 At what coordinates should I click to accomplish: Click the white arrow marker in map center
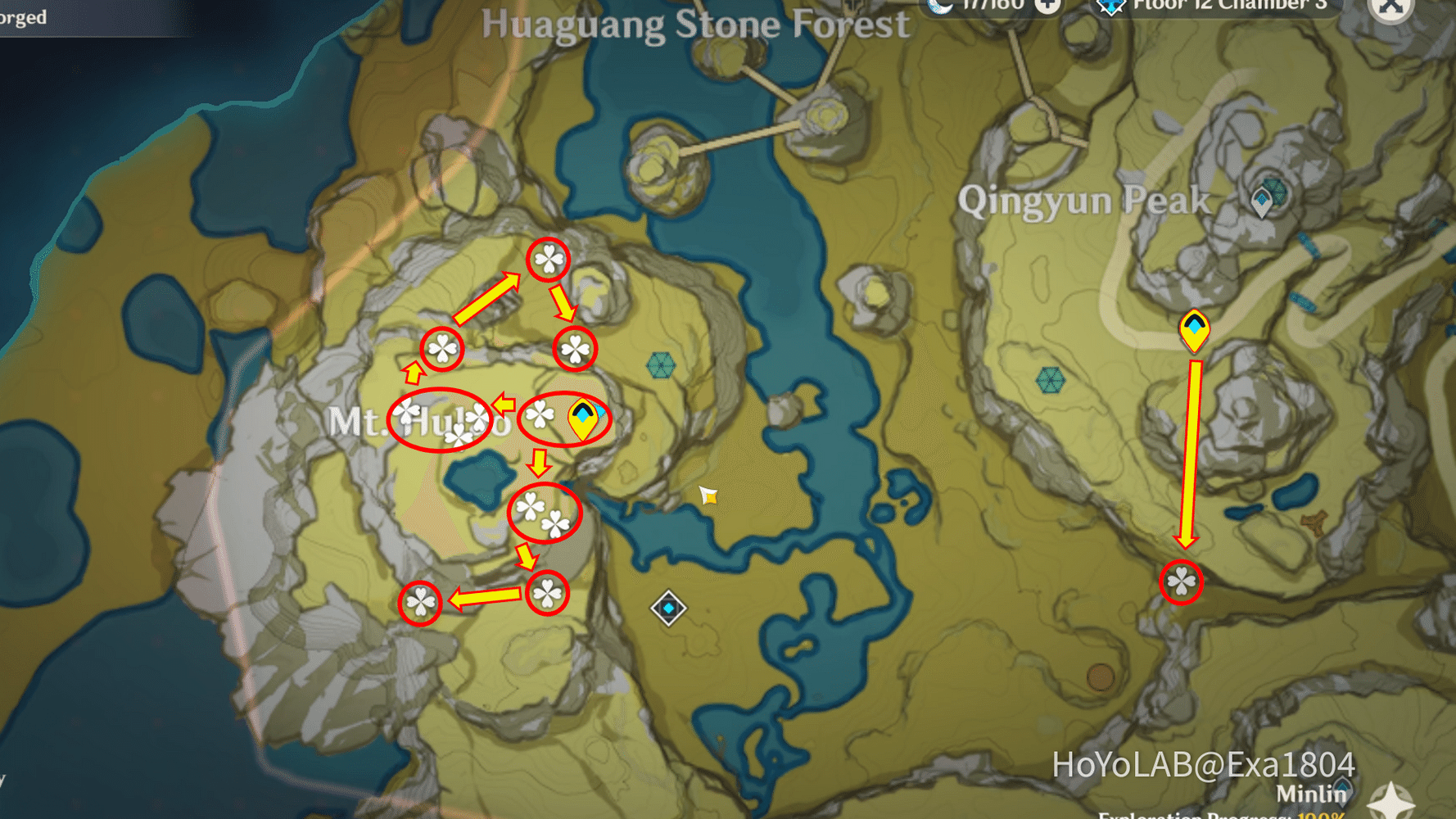point(708,495)
